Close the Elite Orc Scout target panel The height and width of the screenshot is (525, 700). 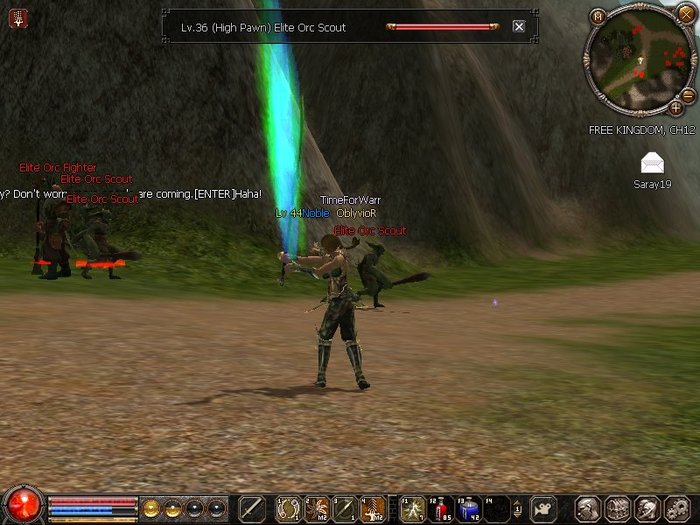[x=519, y=27]
